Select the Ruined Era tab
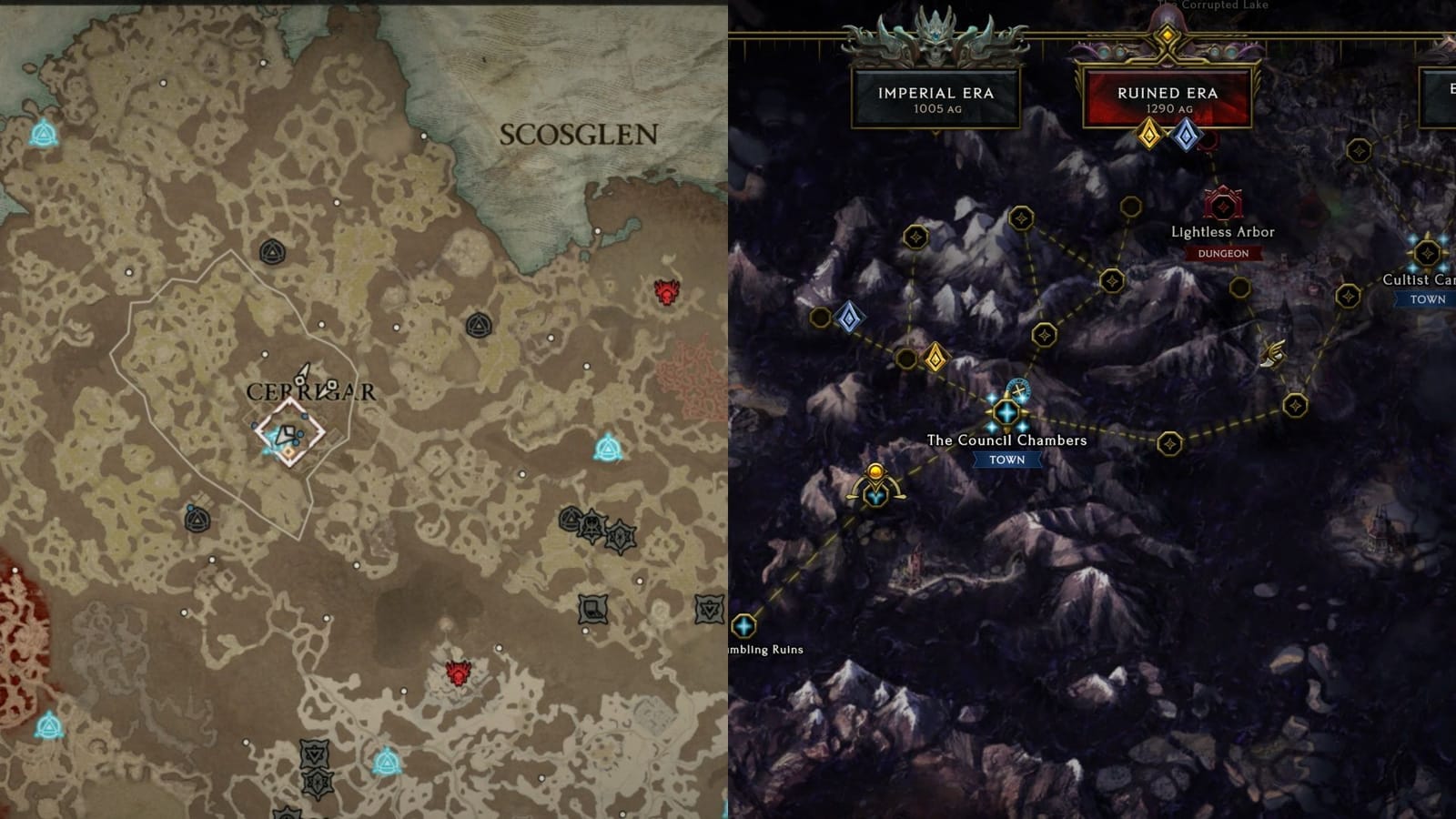 tap(1169, 94)
